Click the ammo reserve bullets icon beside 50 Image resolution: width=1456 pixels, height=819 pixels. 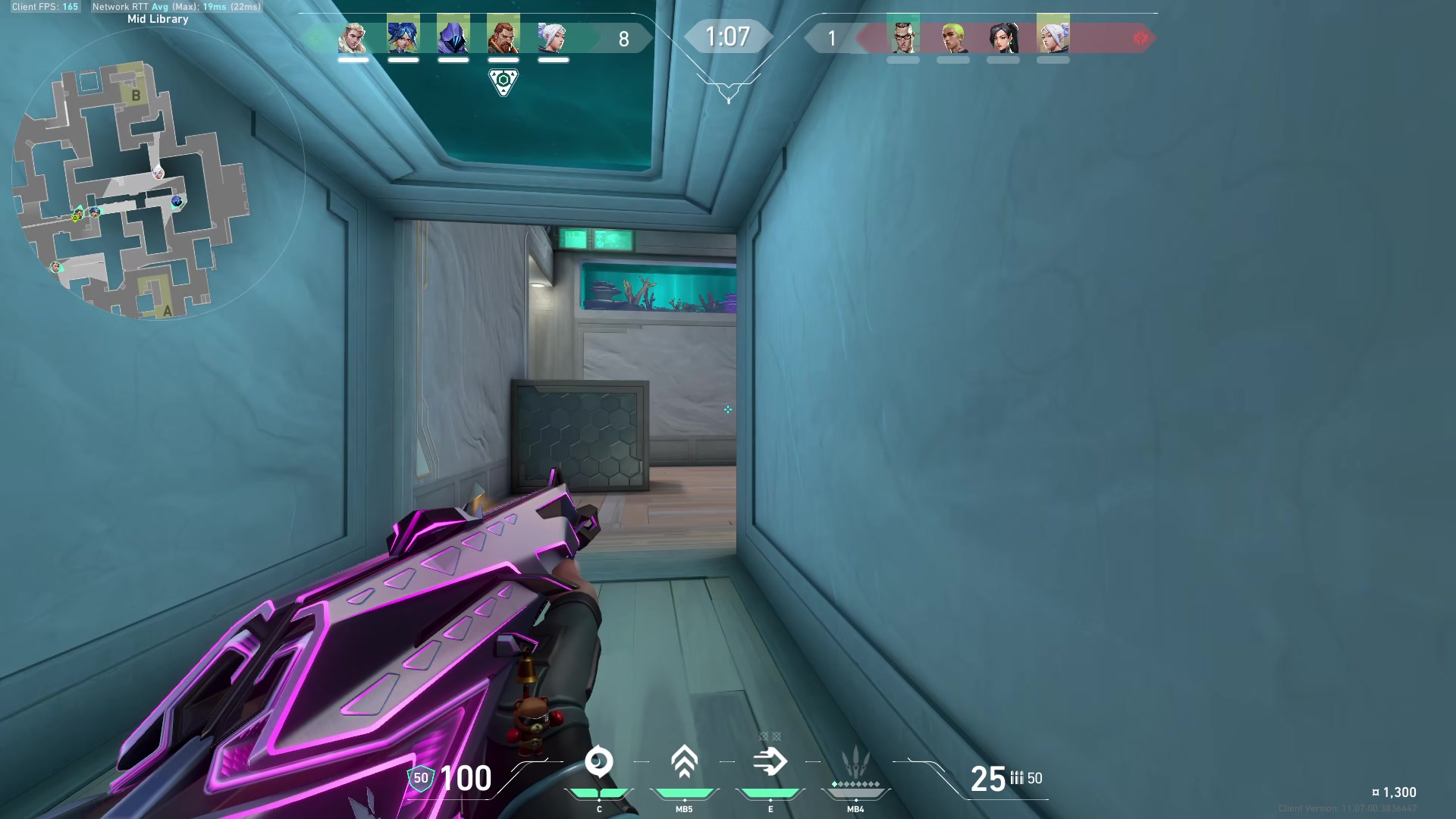point(1018,779)
